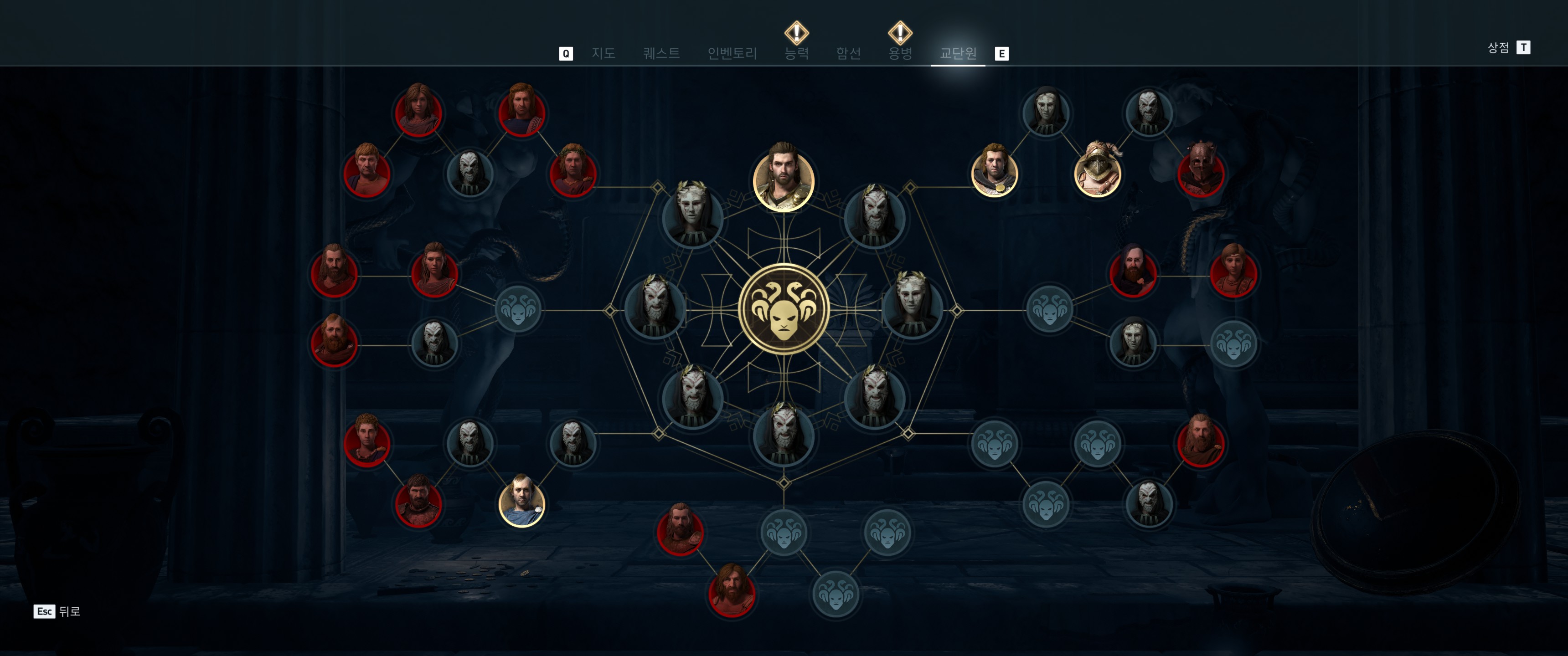This screenshot has height=656, width=1568.
Task: Switch to the 지도 (Map) tab
Action: pos(603,54)
